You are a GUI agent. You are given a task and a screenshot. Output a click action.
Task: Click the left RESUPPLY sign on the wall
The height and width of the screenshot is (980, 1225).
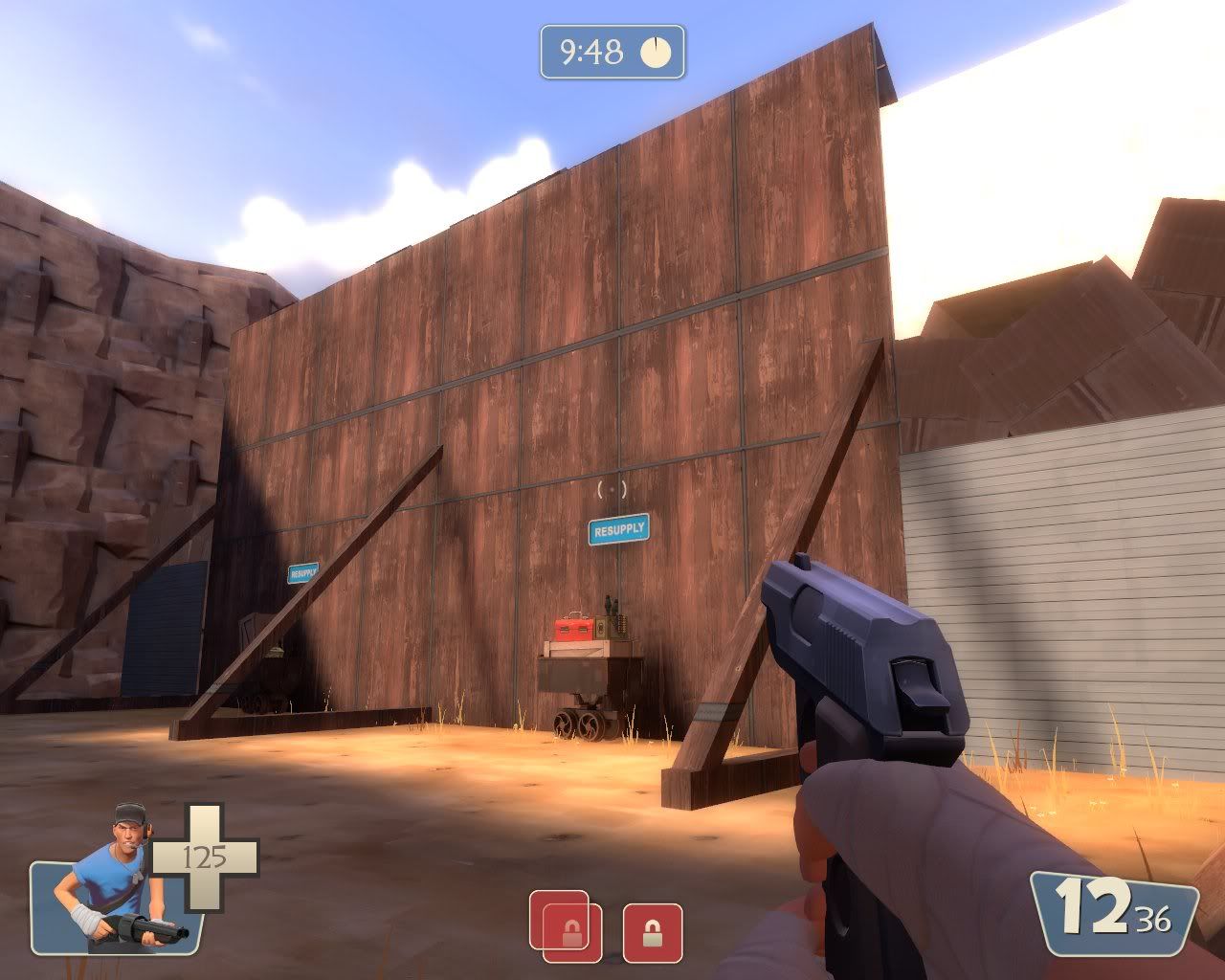point(304,572)
